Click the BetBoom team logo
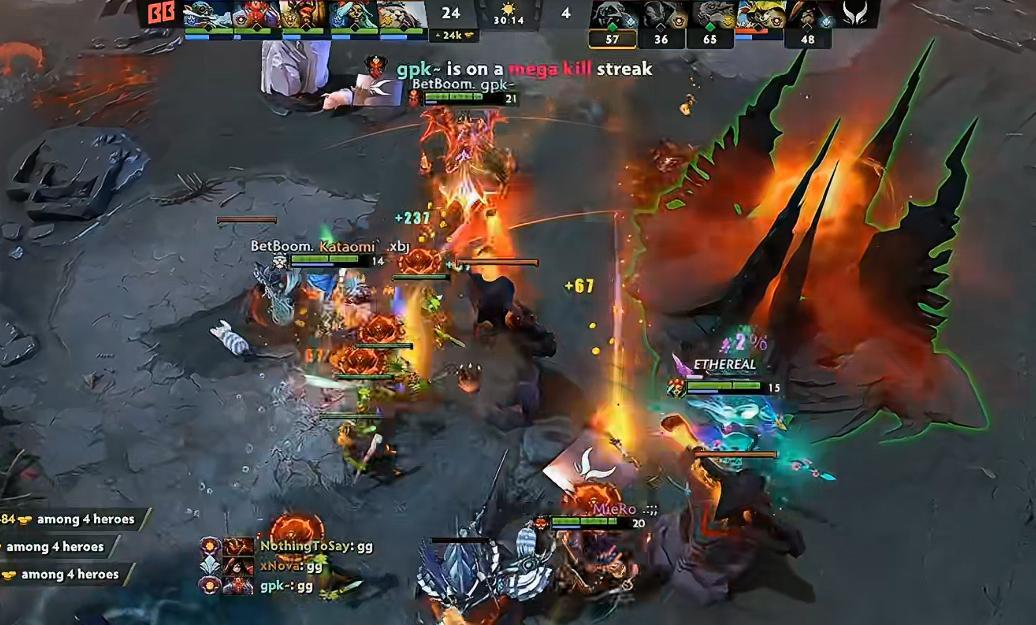Viewport: 1036px width, 625px height. [160, 14]
